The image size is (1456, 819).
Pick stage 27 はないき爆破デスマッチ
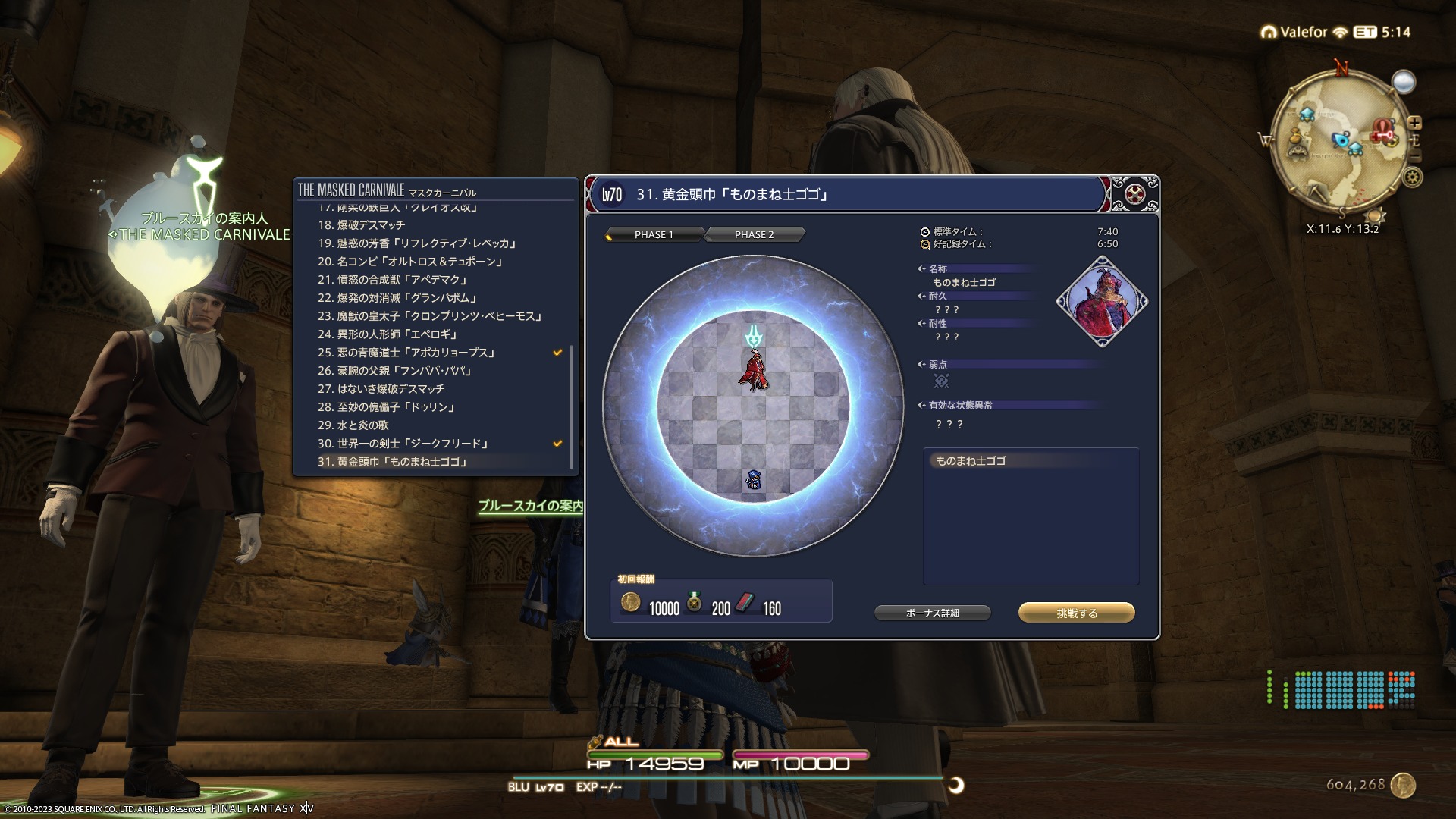pos(381,389)
